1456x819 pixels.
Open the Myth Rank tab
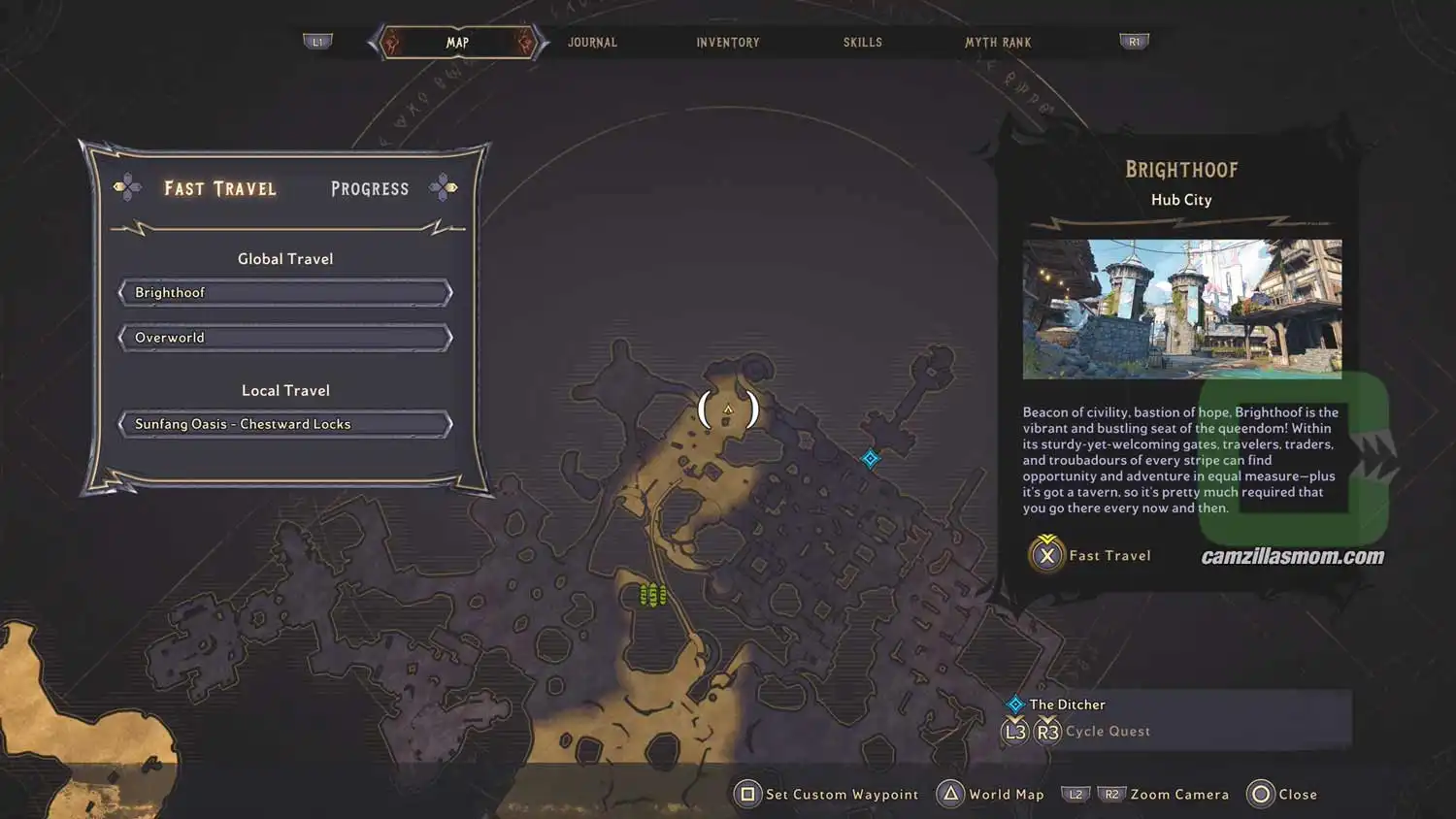(x=998, y=43)
